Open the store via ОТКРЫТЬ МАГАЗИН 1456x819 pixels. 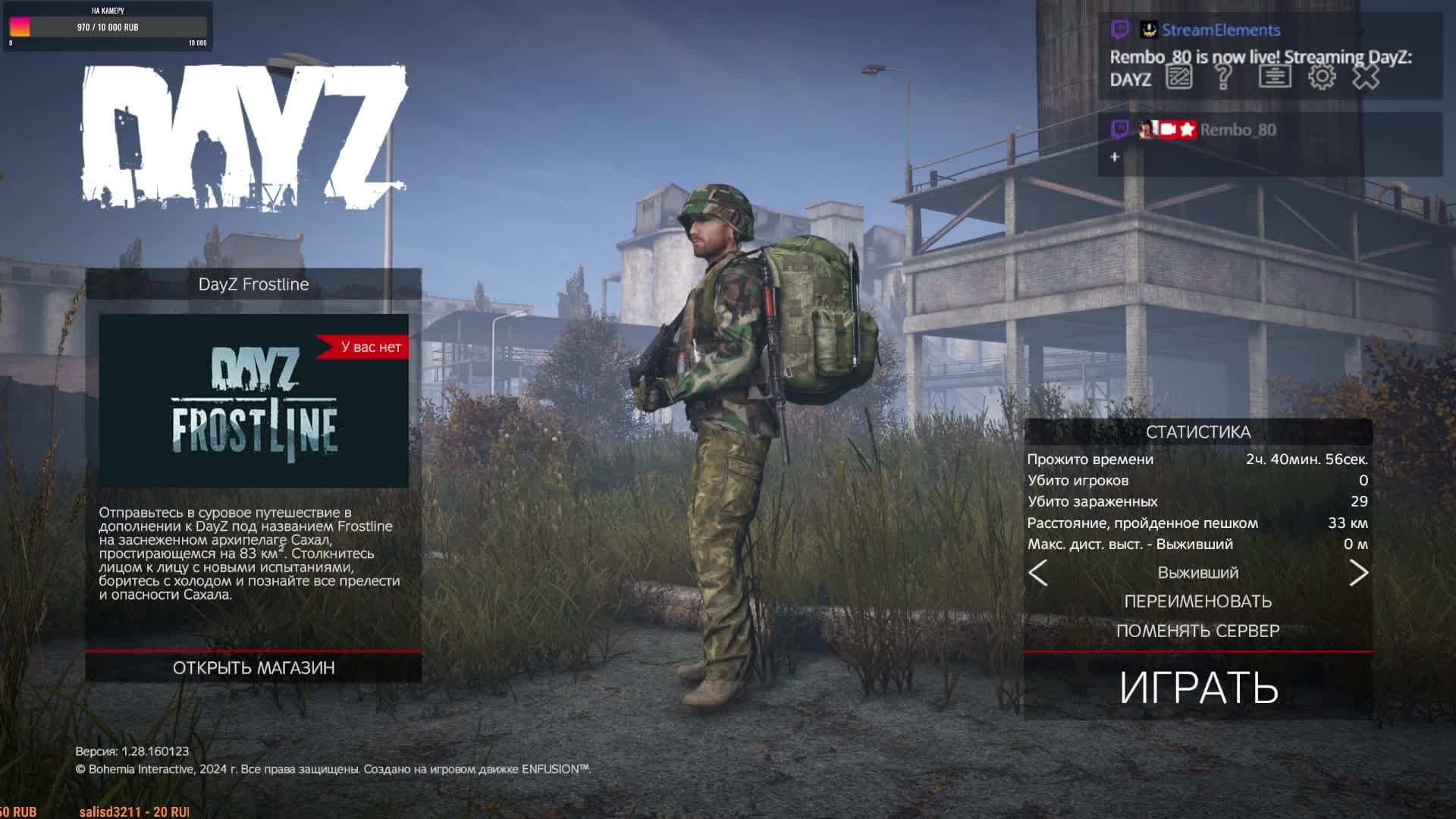pyautogui.click(x=253, y=668)
